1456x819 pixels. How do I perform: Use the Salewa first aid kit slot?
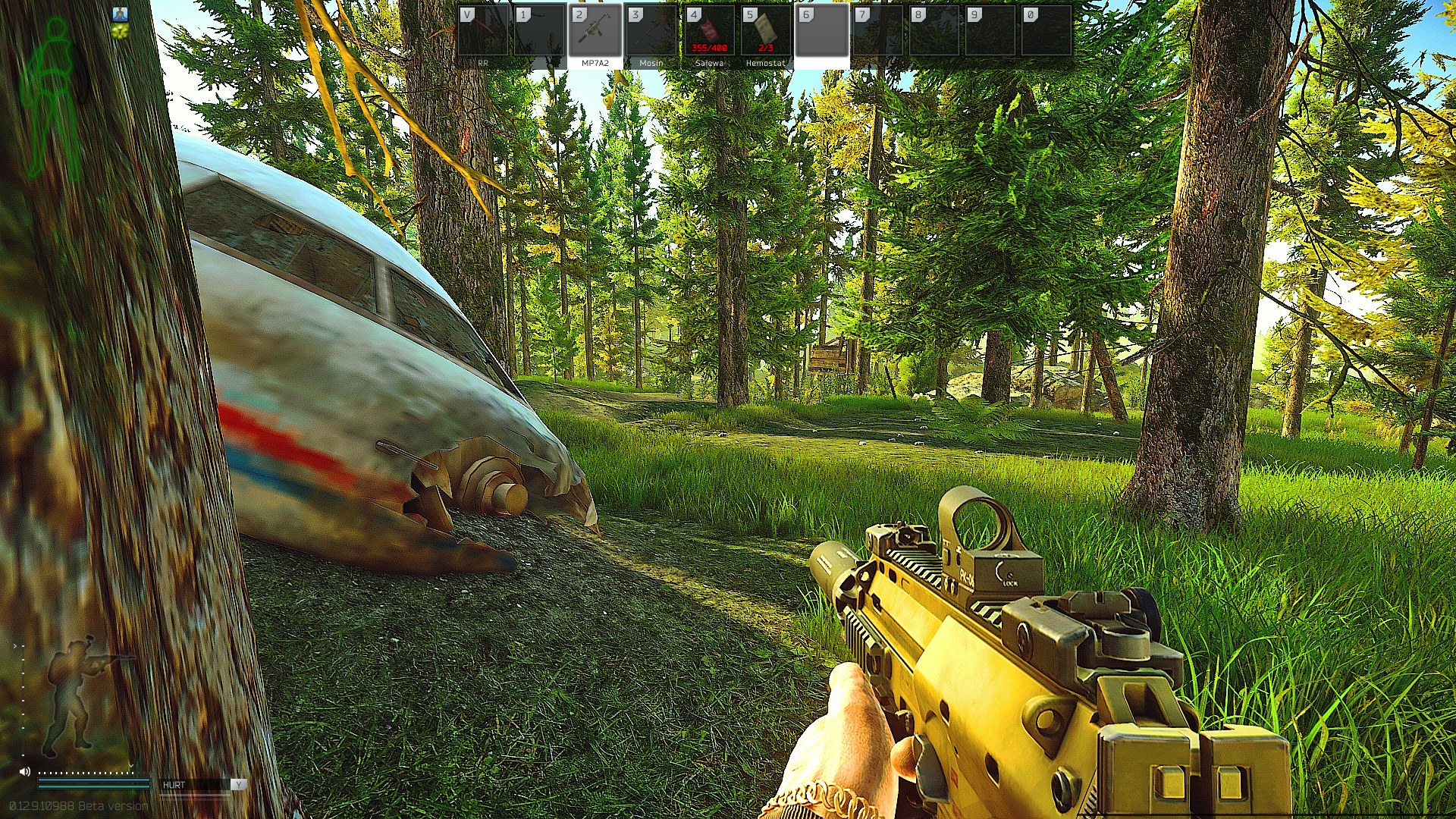pos(709,35)
